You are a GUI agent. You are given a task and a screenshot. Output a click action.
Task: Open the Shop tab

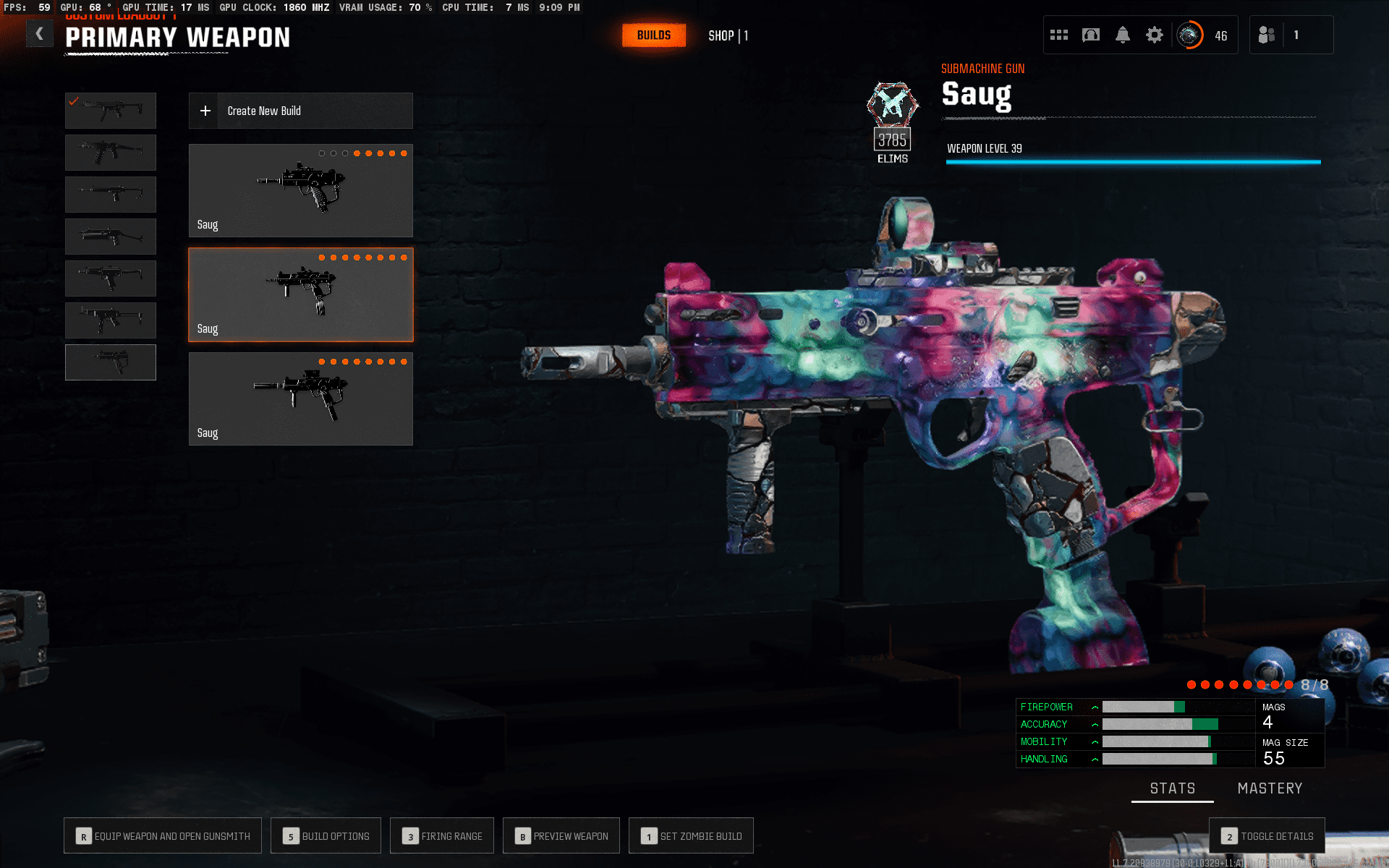coord(727,35)
